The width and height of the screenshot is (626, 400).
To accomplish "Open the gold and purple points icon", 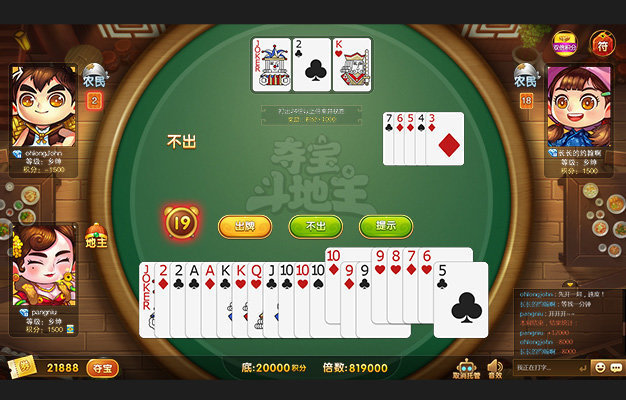I will 565,43.
